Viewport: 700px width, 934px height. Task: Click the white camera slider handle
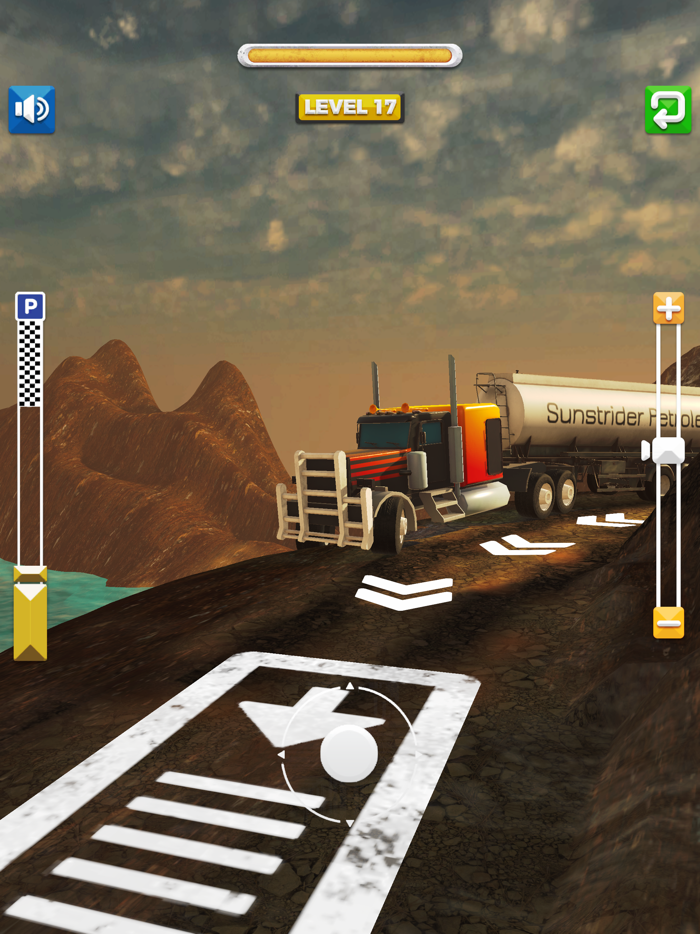(667, 450)
